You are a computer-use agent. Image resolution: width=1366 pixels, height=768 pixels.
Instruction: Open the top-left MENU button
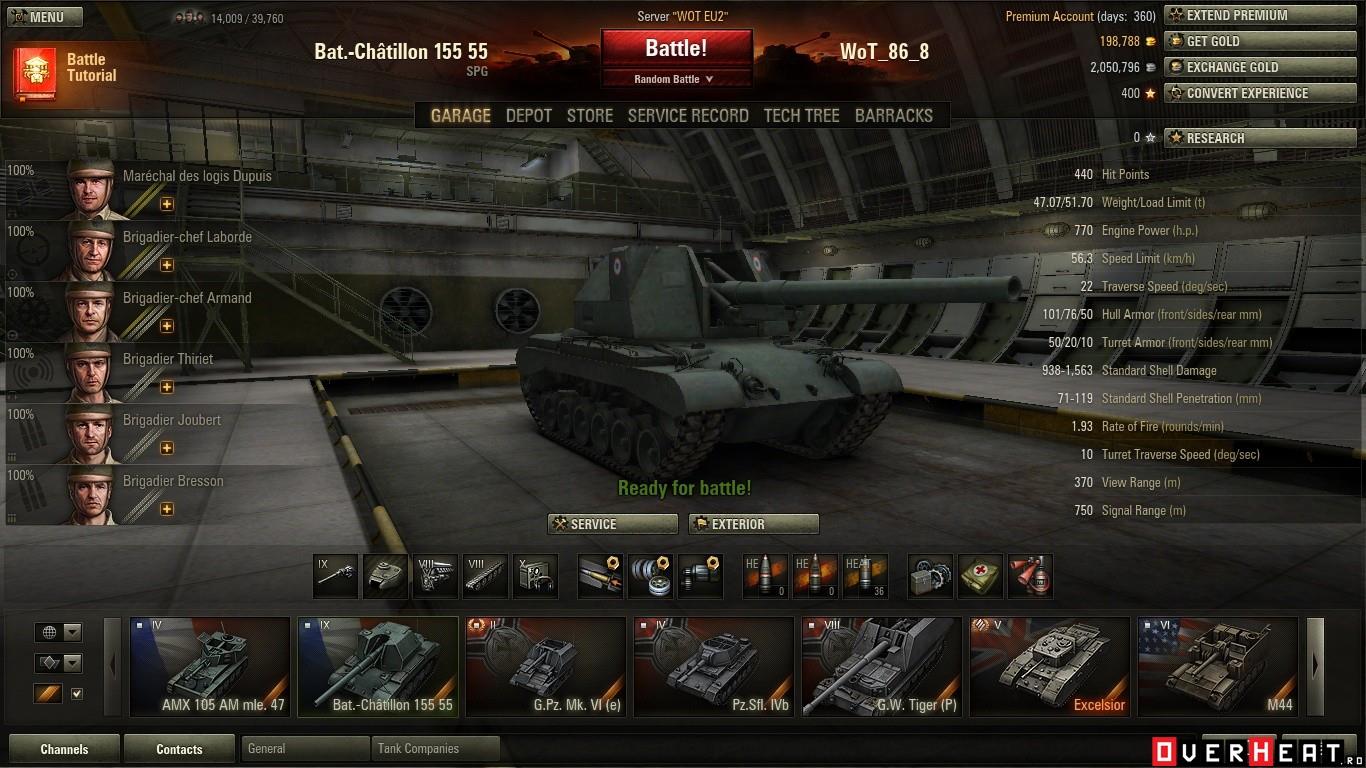click(x=36, y=17)
